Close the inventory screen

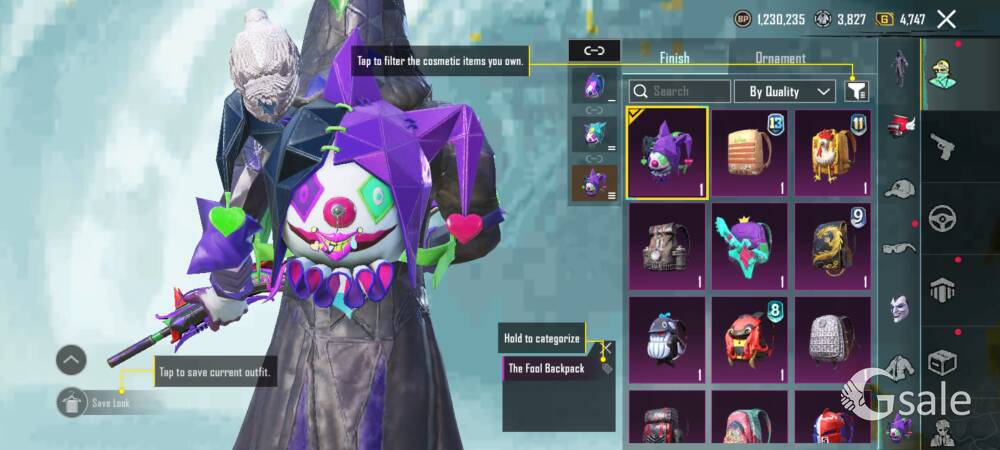pyautogui.click(x=947, y=19)
